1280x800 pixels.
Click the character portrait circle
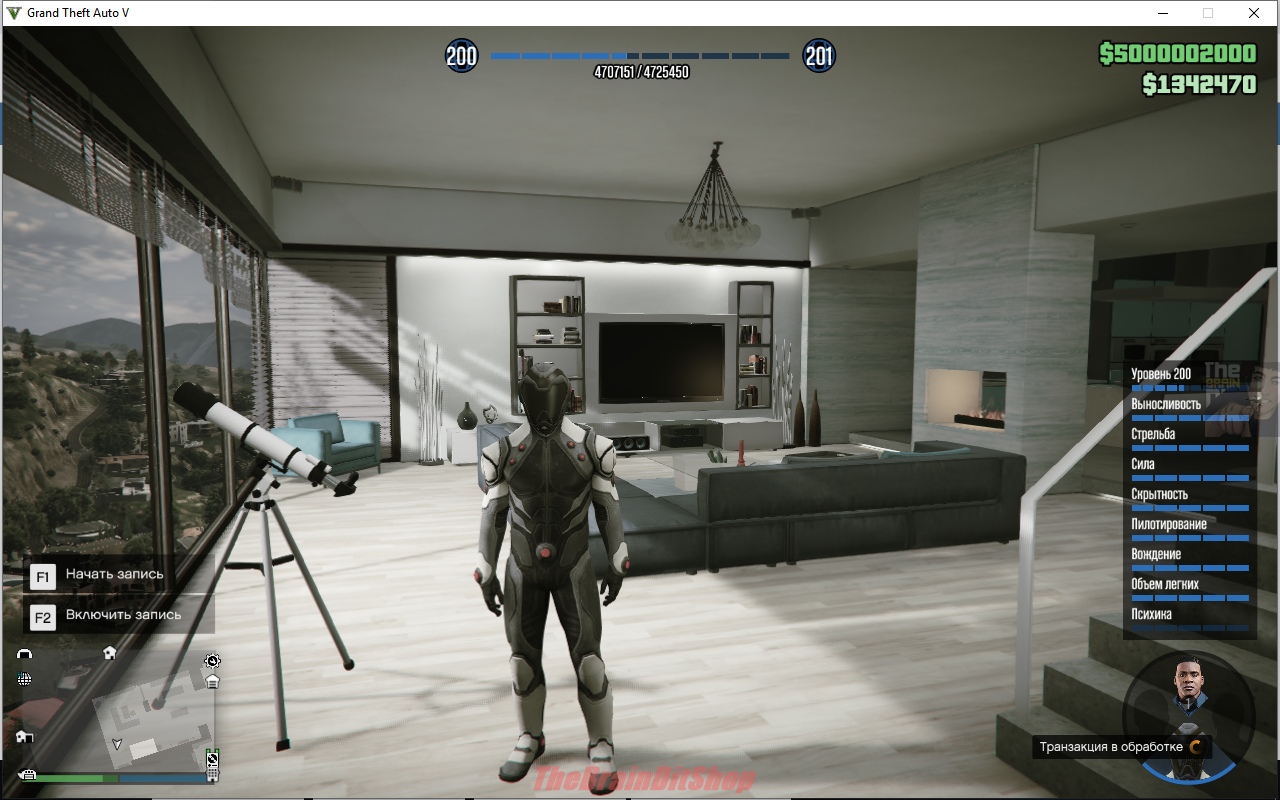point(1188,714)
